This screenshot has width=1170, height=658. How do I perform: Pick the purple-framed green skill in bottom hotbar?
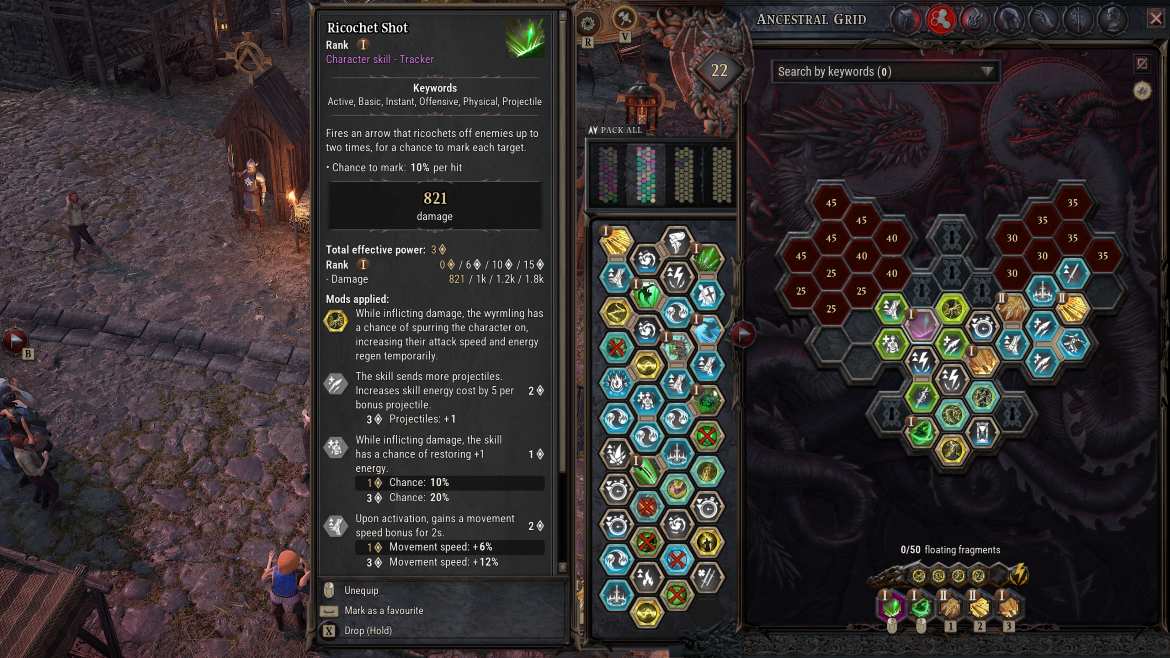click(x=891, y=605)
